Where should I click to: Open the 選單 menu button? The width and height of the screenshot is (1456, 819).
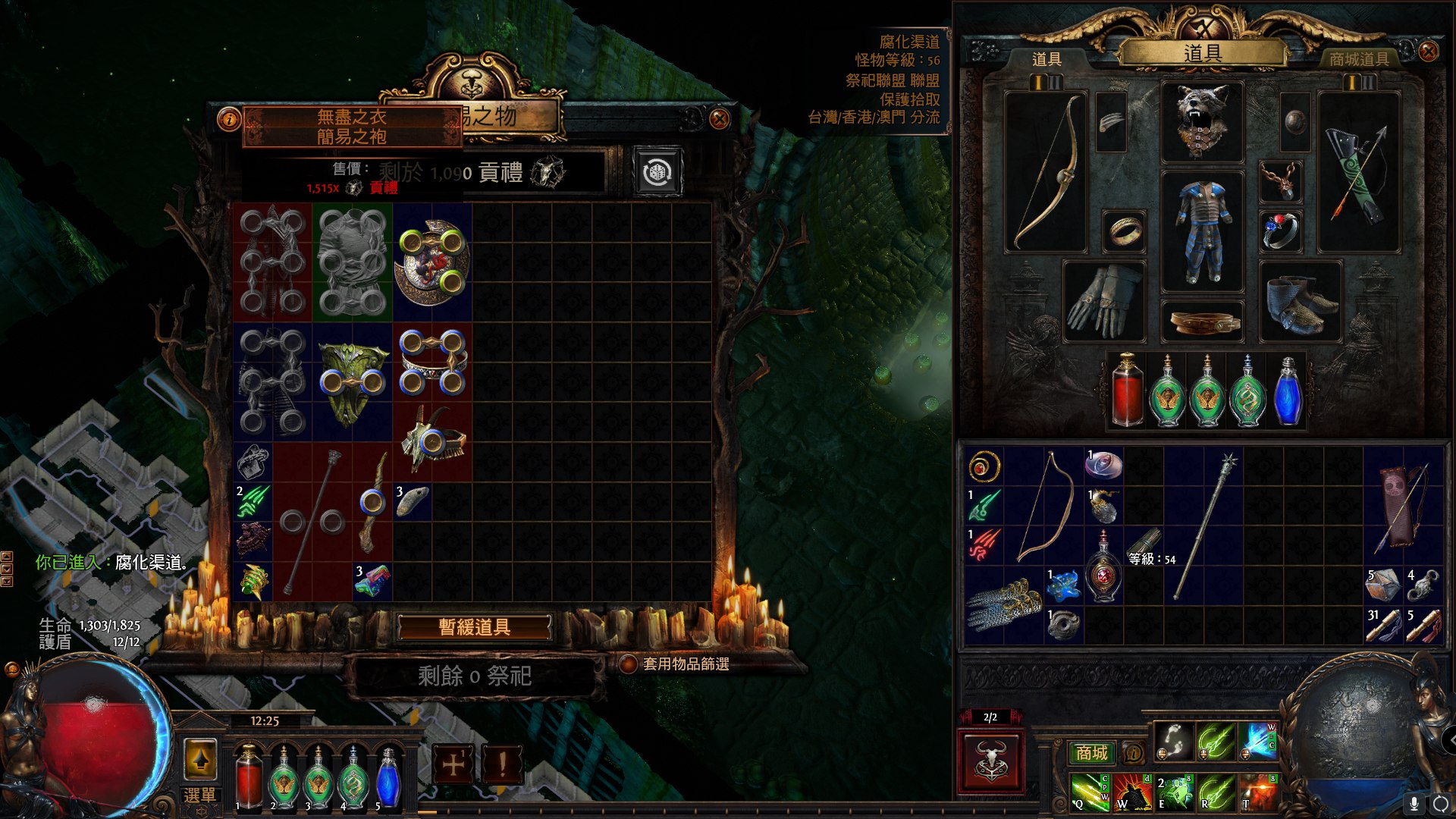[200, 795]
